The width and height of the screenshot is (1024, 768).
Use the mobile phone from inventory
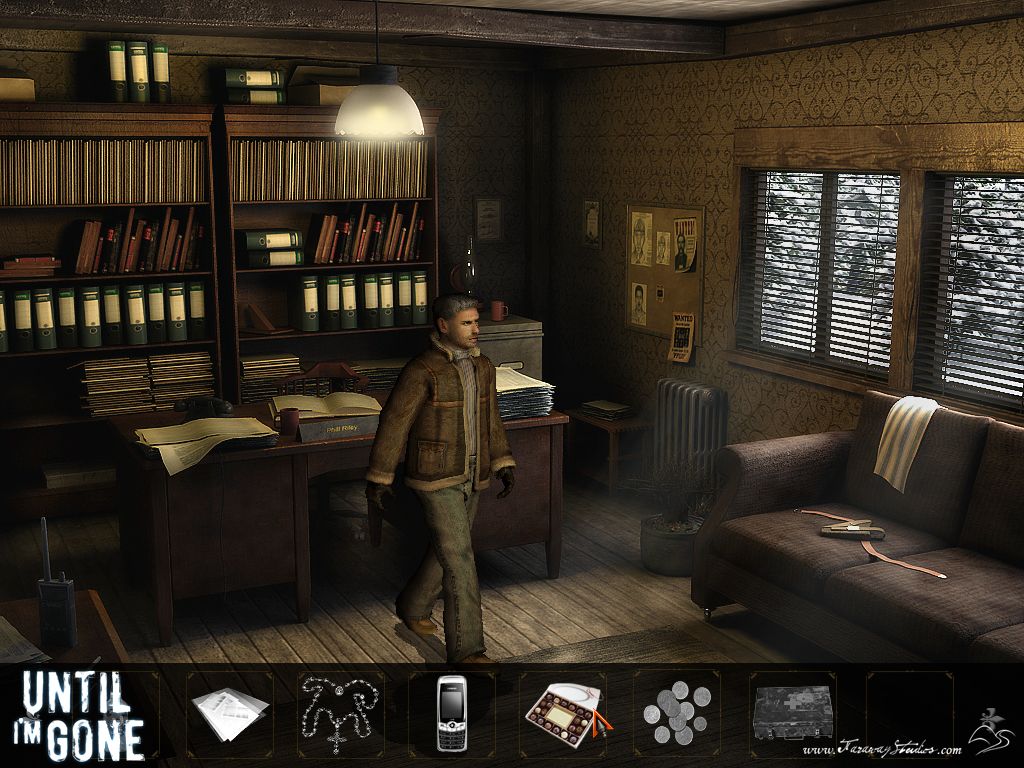451,713
